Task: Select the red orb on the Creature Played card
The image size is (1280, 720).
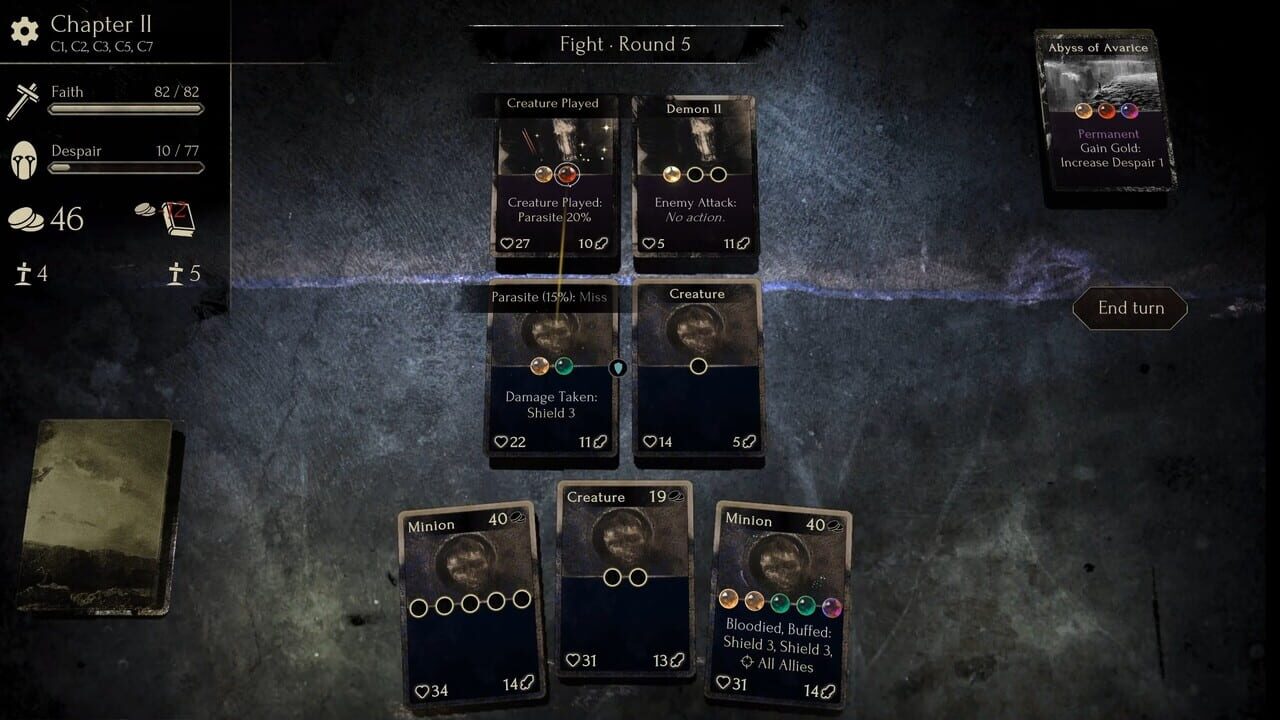Action: (568, 173)
